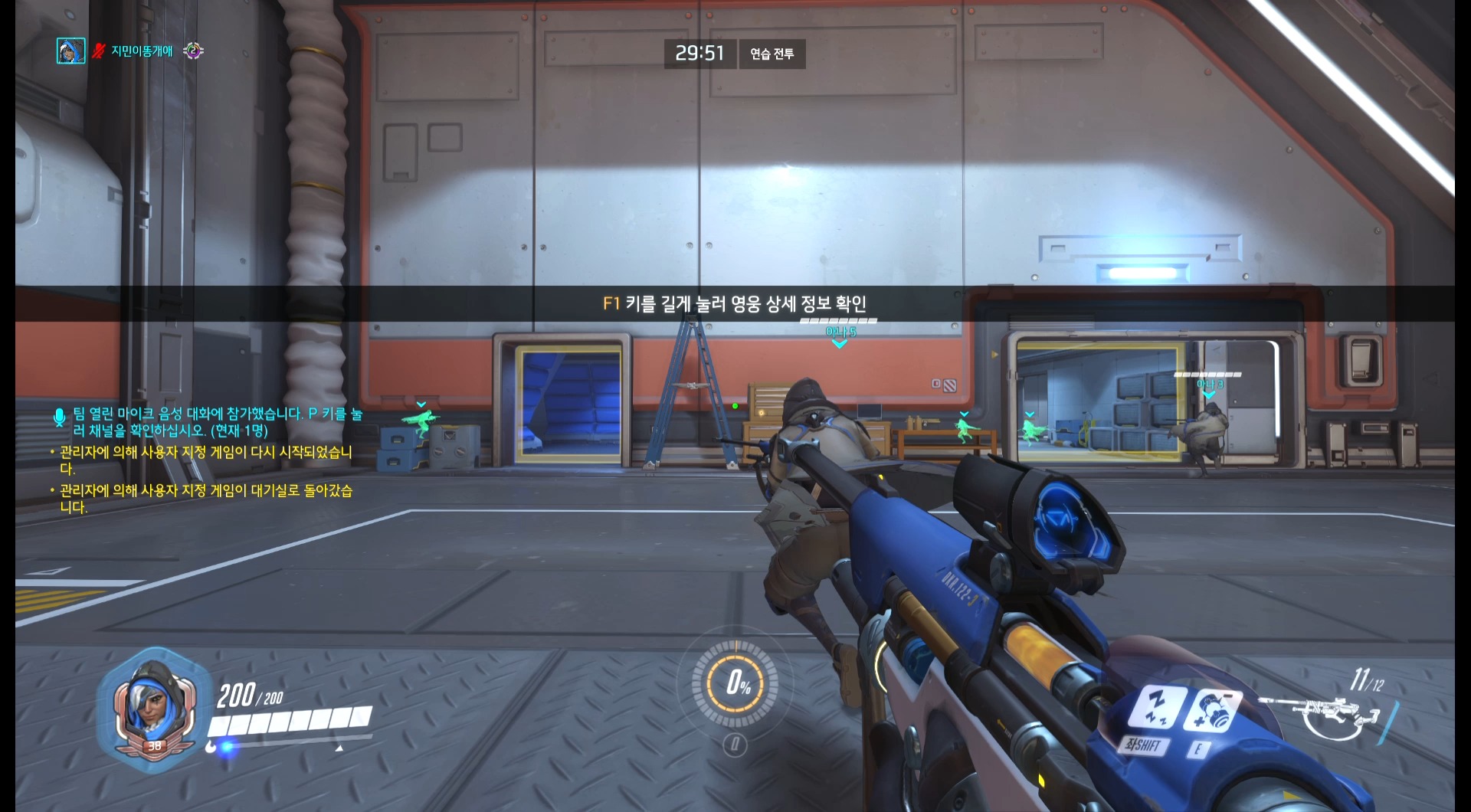
Task: Click the player avatar thumbnail in top left
Action: point(70,52)
